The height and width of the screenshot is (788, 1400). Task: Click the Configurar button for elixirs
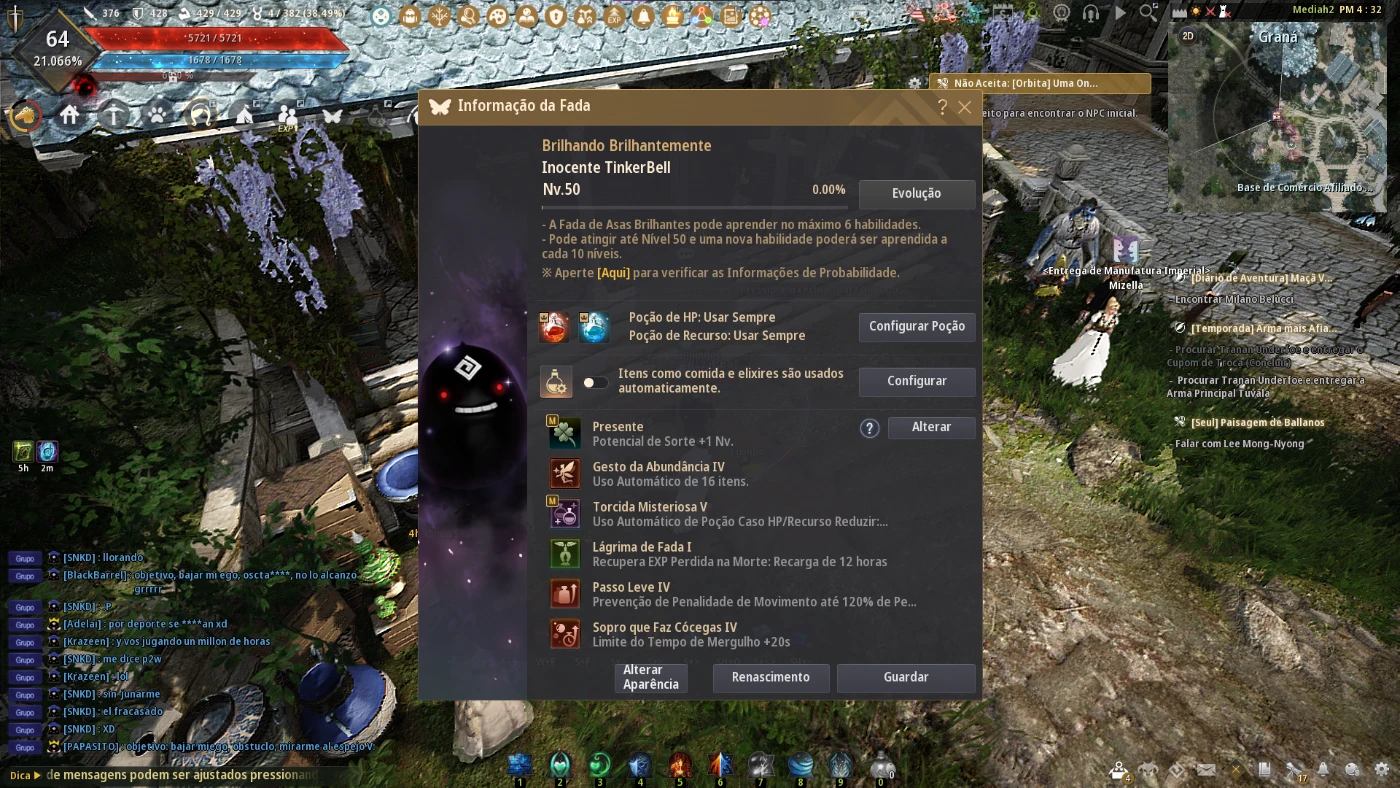pos(916,381)
